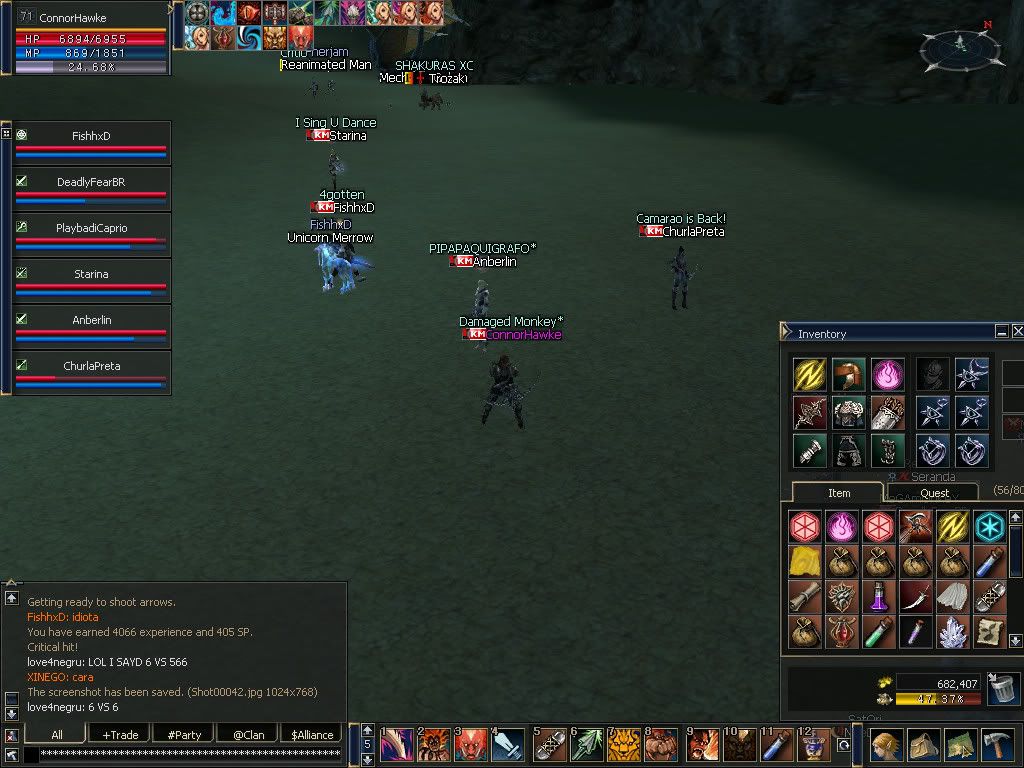1024x768 pixels.
Task: Minimize the Inventory window
Action: (1001, 331)
